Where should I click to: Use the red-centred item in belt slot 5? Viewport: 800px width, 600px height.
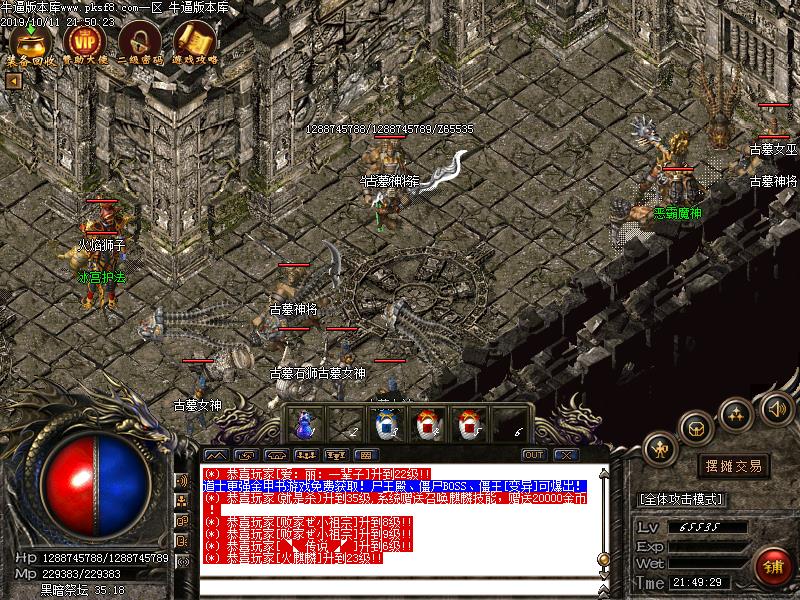pyautogui.click(x=469, y=423)
